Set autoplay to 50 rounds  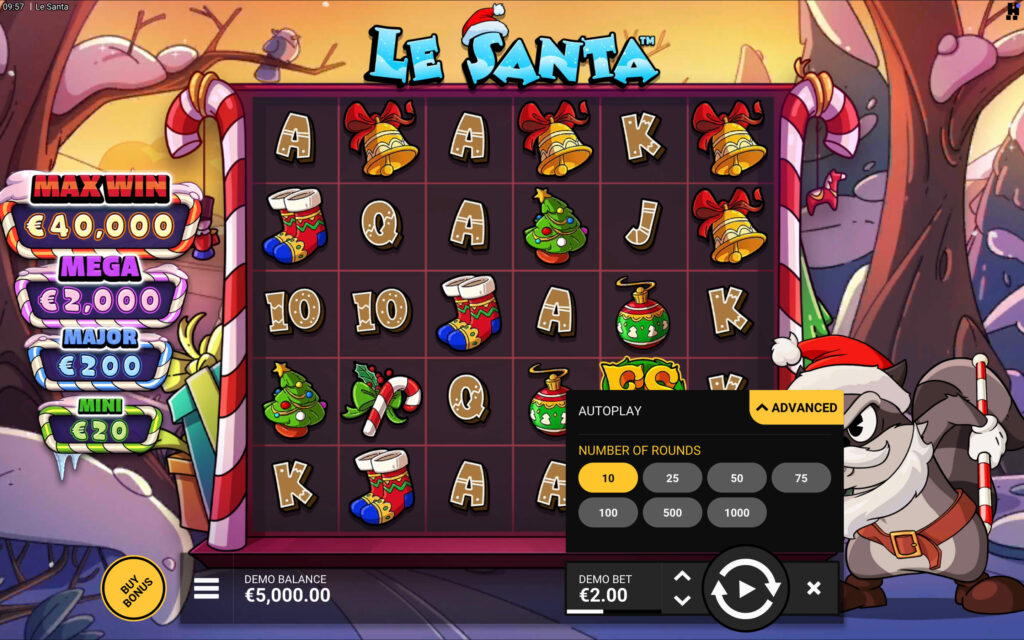(x=737, y=478)
